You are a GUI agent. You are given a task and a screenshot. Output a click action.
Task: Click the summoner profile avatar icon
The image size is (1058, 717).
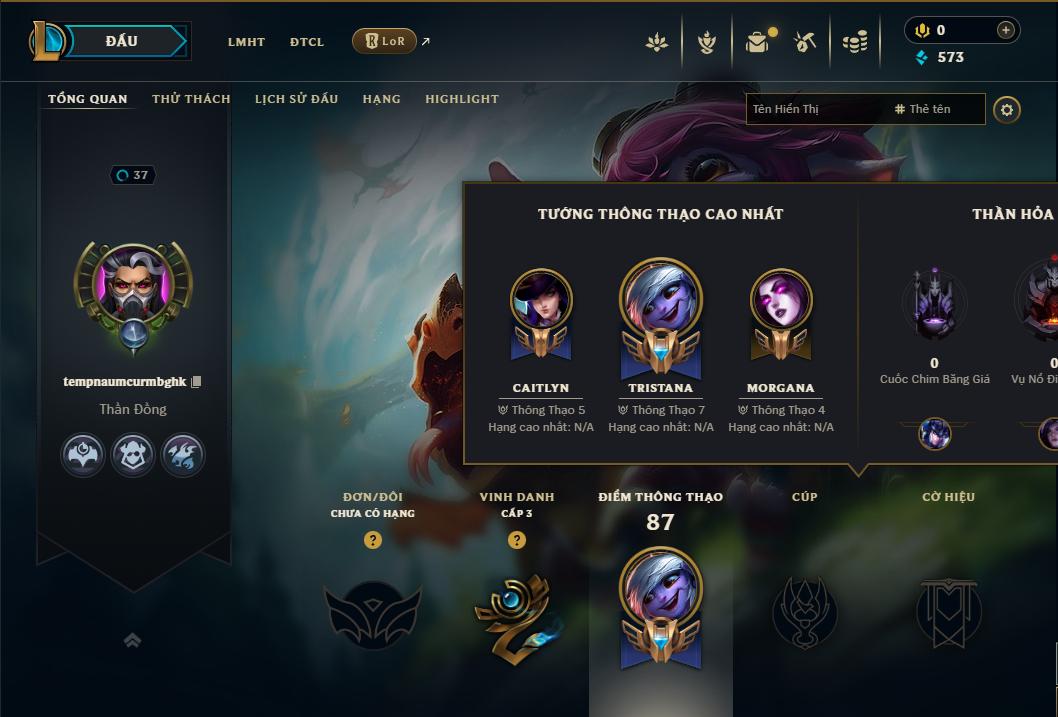pyautogui.click(x=134, y=286)
